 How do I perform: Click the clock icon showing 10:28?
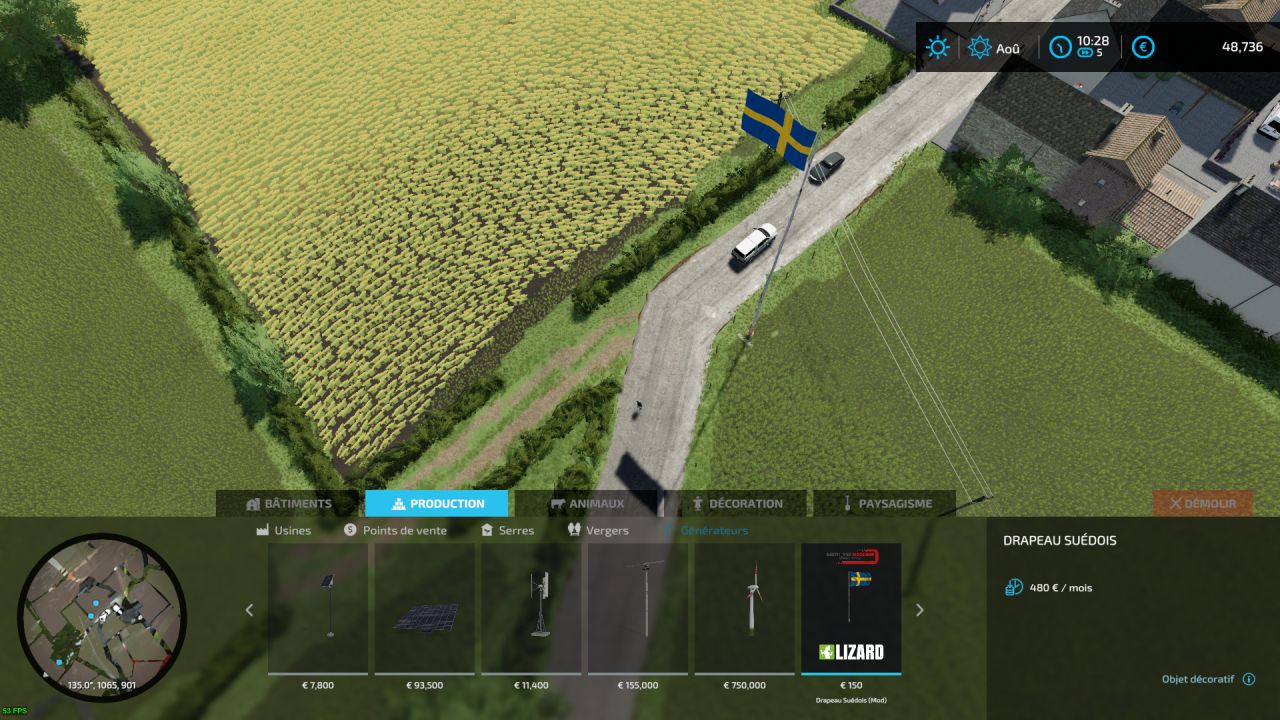click(1060, 46)
